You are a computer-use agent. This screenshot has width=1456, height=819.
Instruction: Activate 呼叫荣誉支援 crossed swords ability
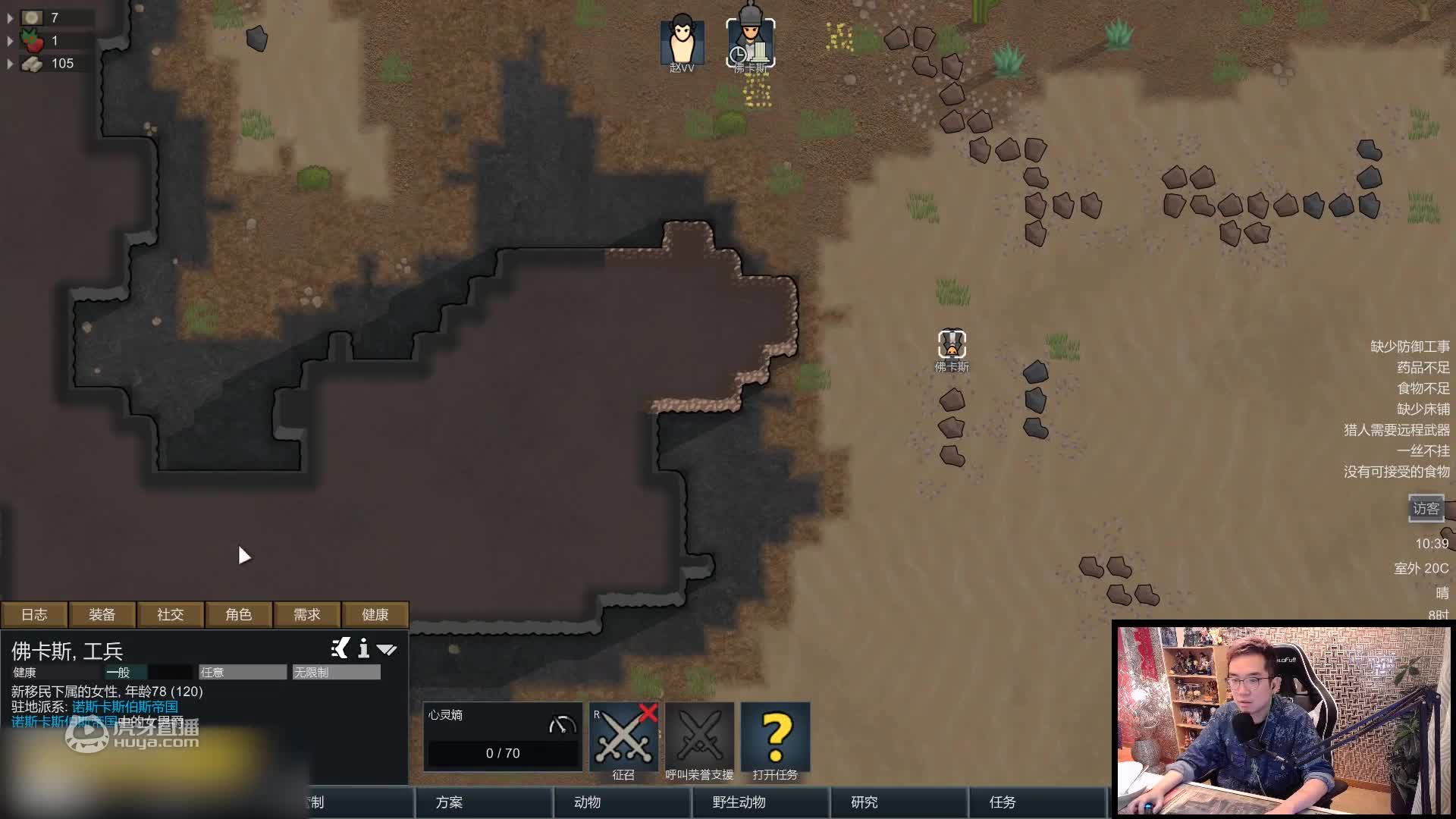click(699, 738)
